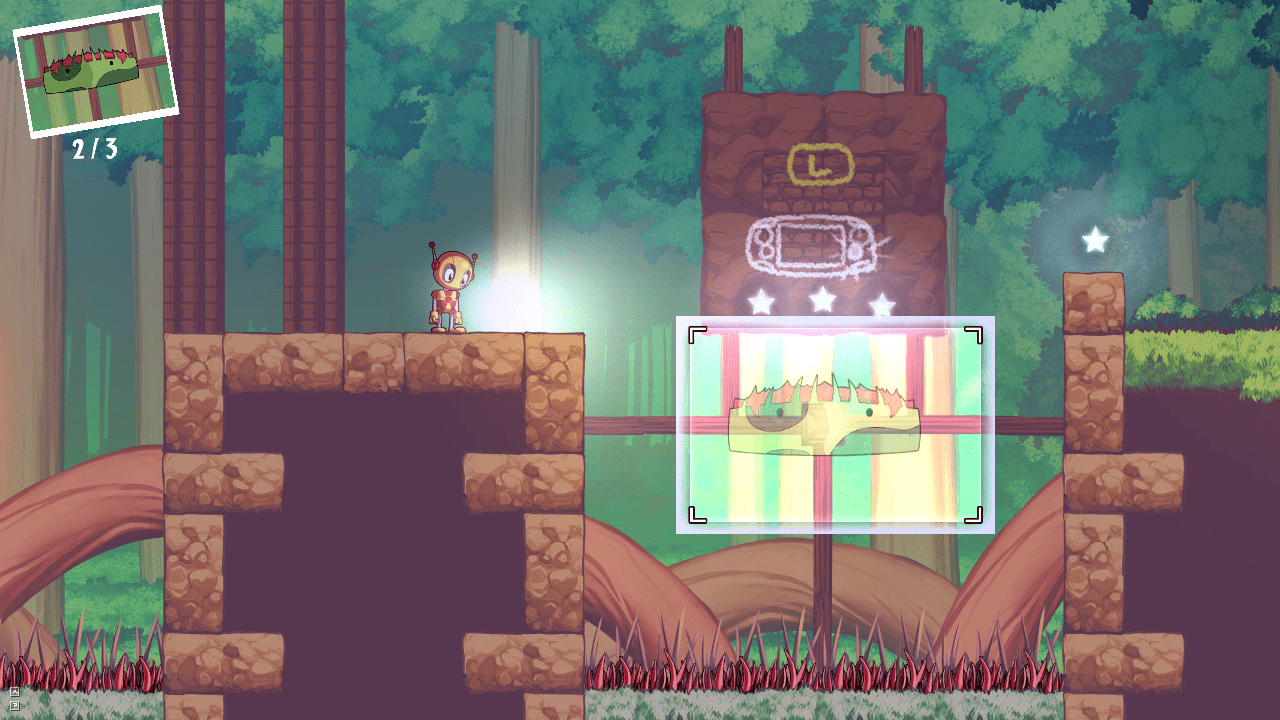The width and height of the screenshot is (1280, 720).
Task: Click inside the camera viewfinder frame
Action: coord(835,425)
